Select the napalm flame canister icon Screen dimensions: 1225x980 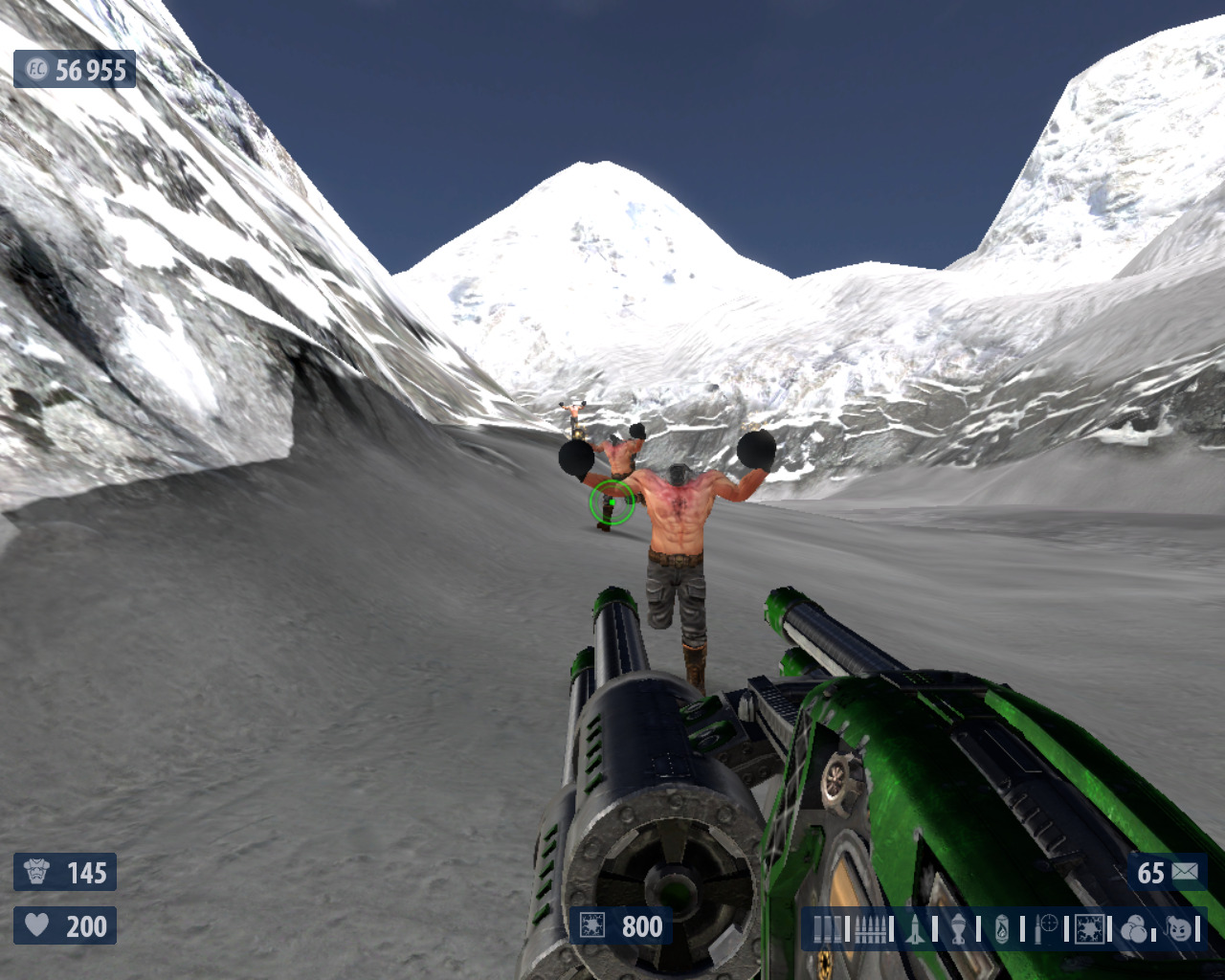coord(1002,929)
